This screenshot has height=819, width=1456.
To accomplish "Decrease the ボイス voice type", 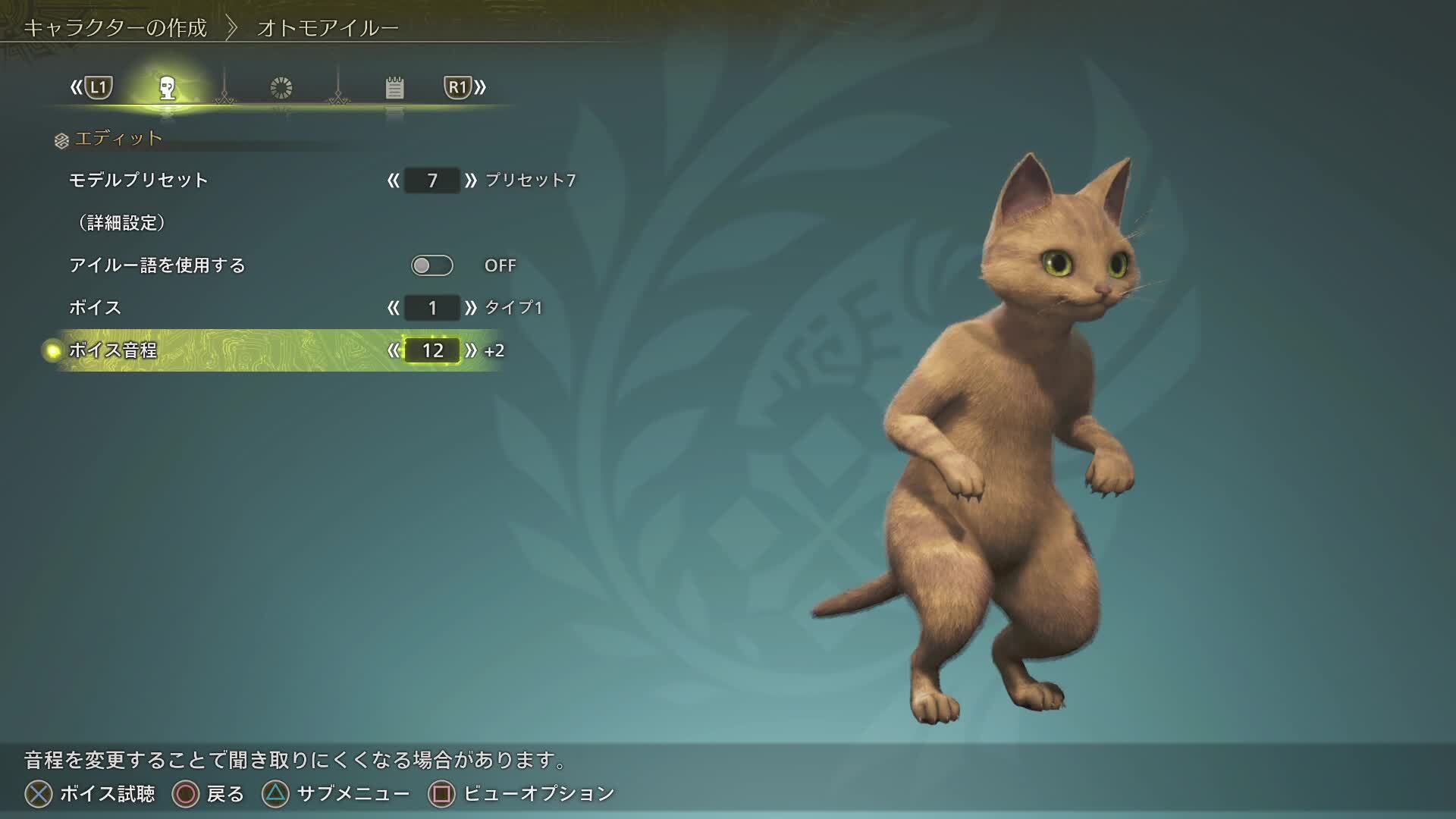I will click(393, 308).
